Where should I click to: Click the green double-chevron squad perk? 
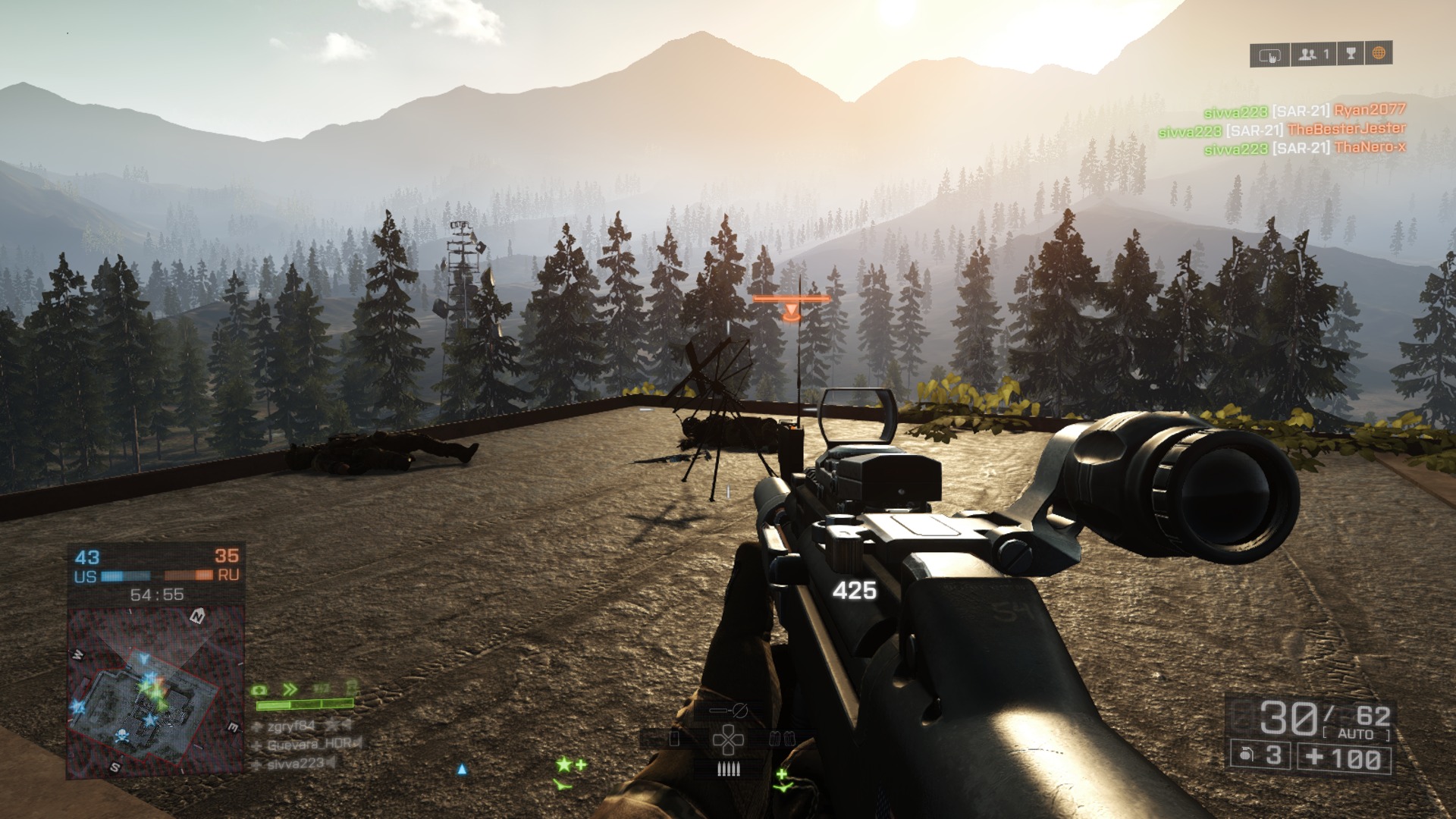click(x=290, y=690)
